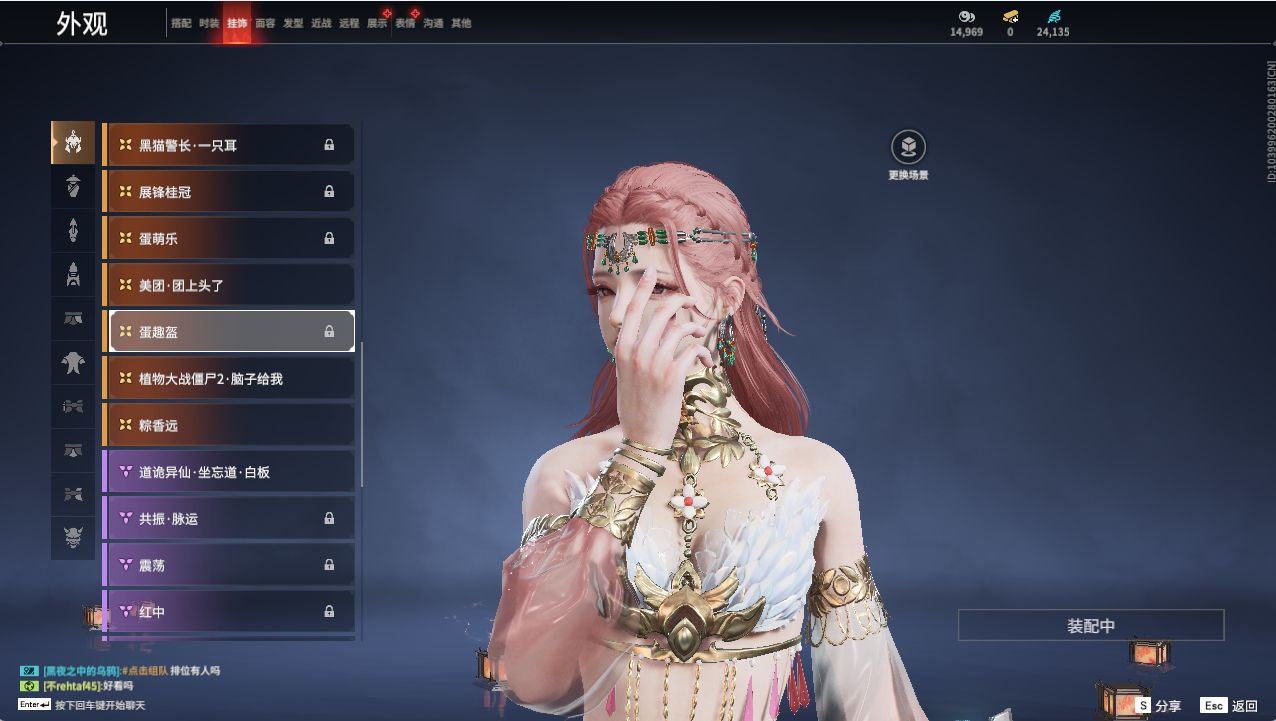Screen dimensions: 1276x721
Task: Select the 粽香远 accessory
Action: (229, 425)
